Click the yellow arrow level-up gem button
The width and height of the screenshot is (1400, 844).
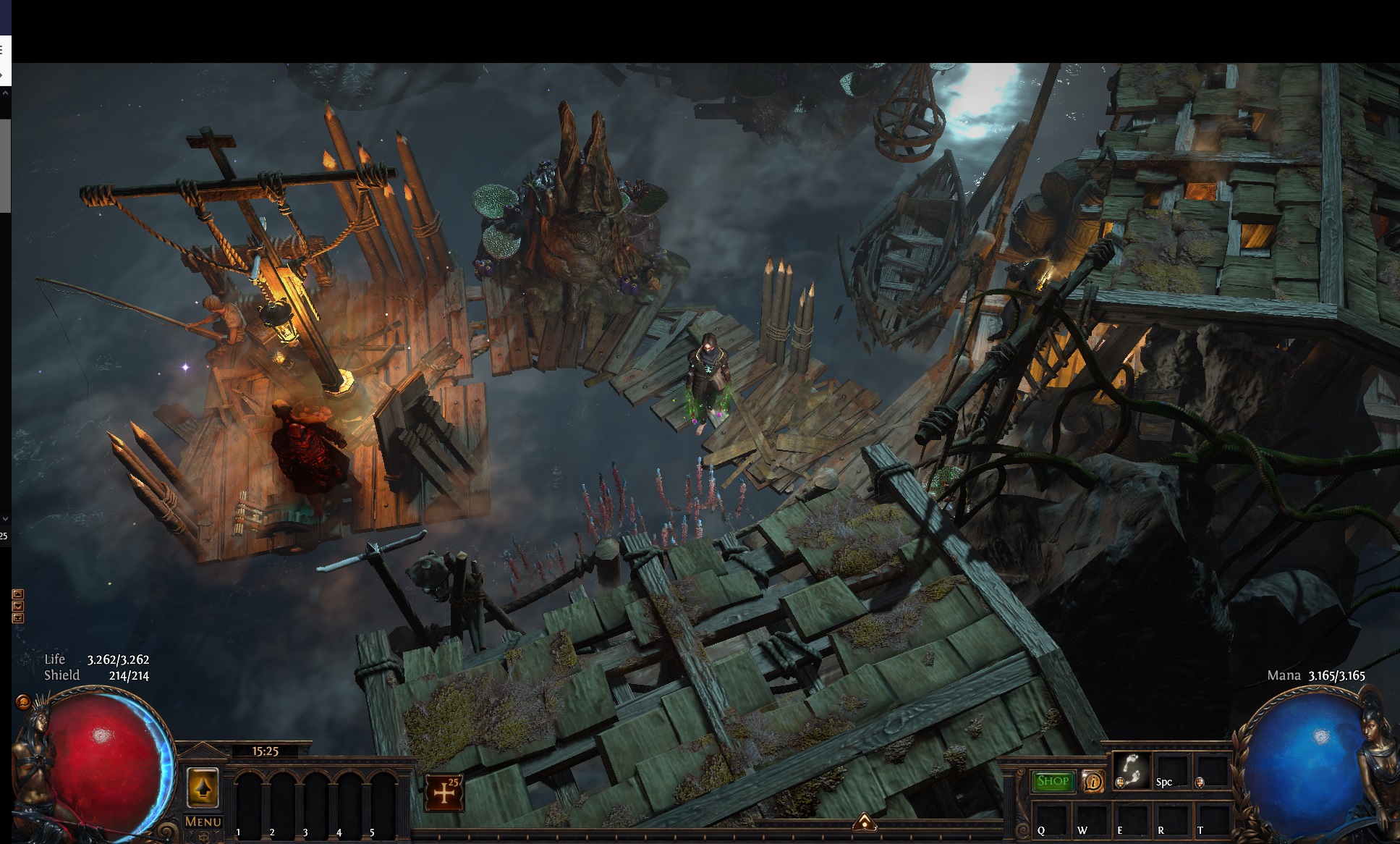(x=203, y=788)
